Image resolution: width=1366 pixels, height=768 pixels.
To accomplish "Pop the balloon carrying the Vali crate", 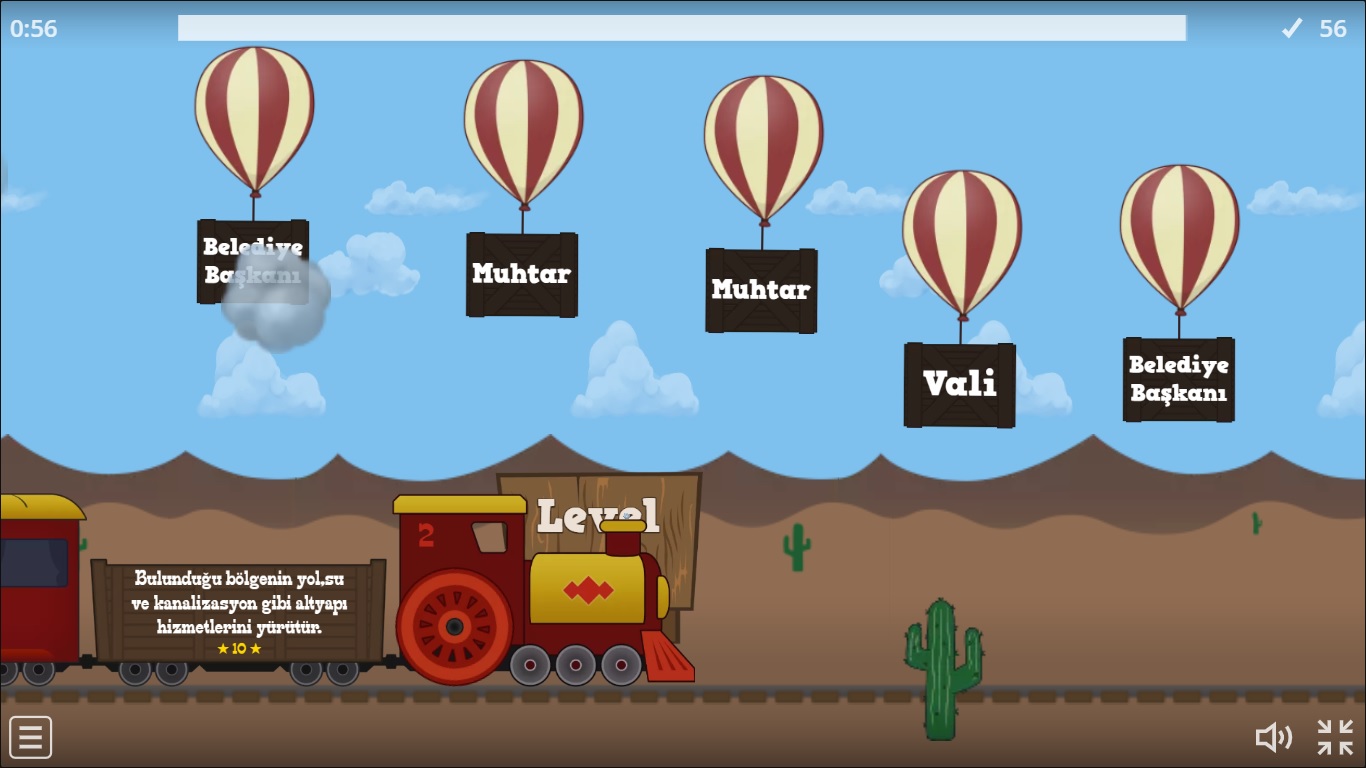I will coord(961,243).
